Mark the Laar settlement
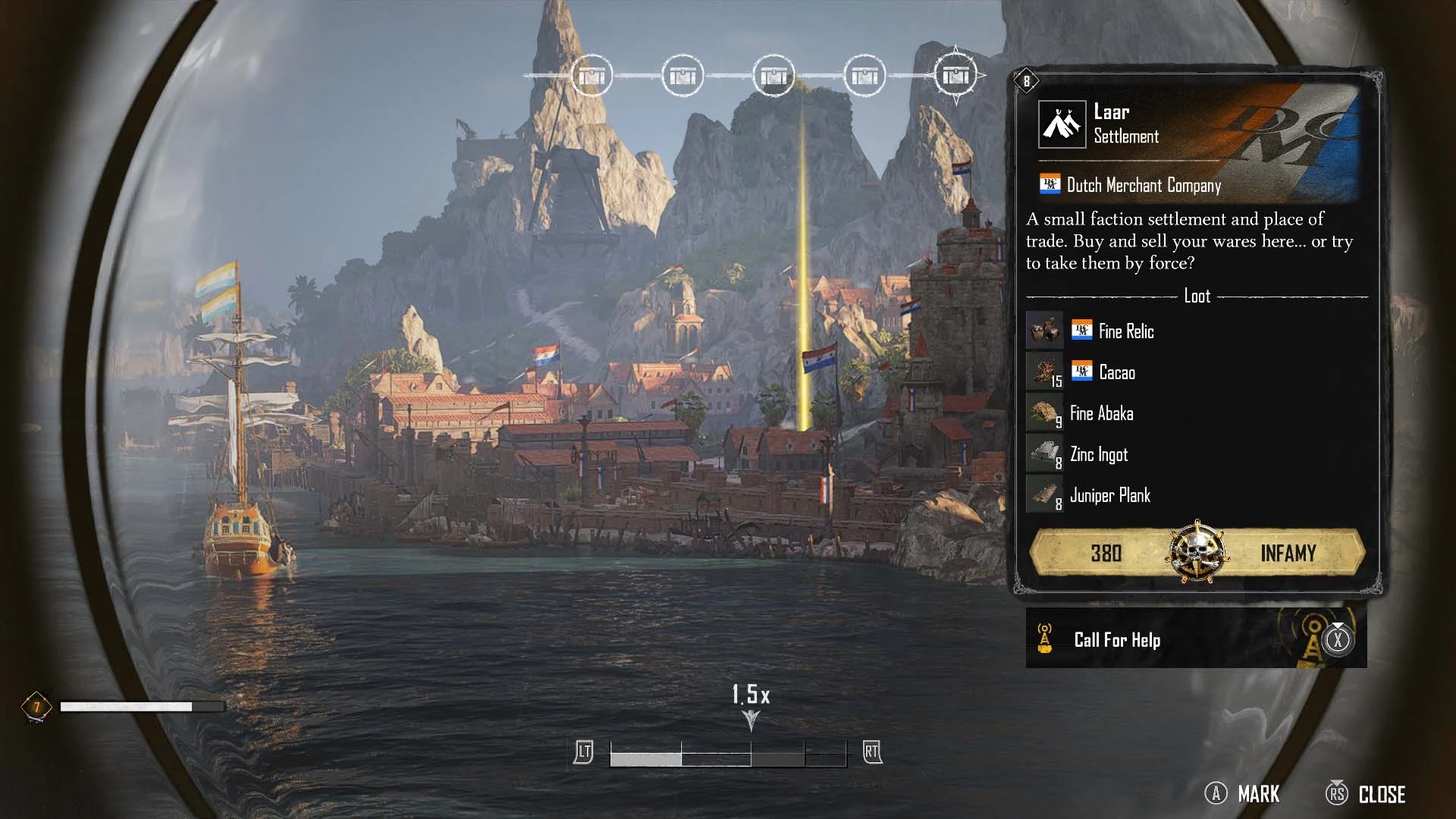Image resolution: width=1456 pixels, height=819 pixels. [x=1243, y=794]
